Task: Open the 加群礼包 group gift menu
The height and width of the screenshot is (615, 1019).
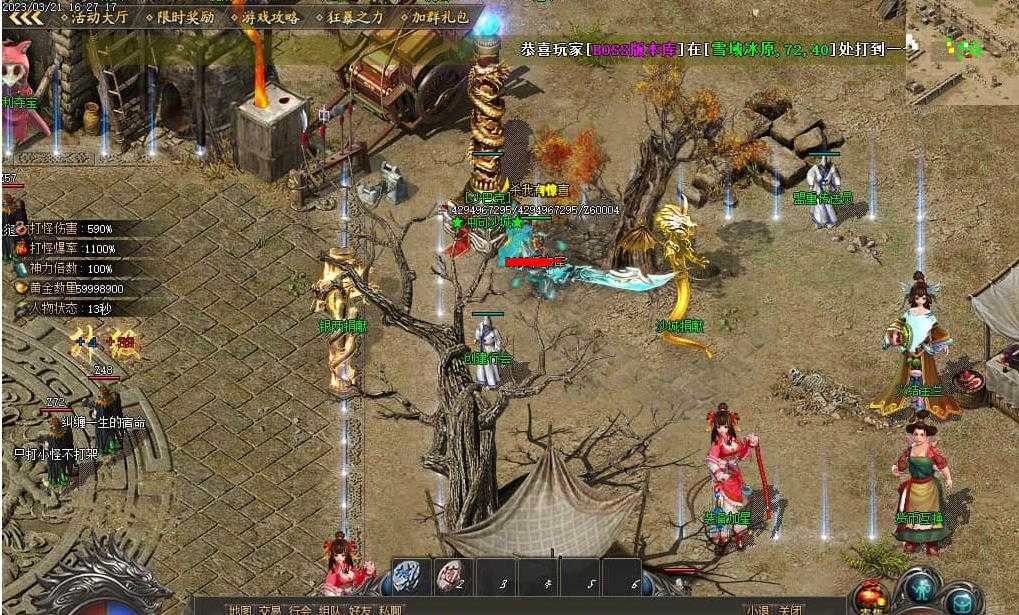Action: click(x=434, y=17)
